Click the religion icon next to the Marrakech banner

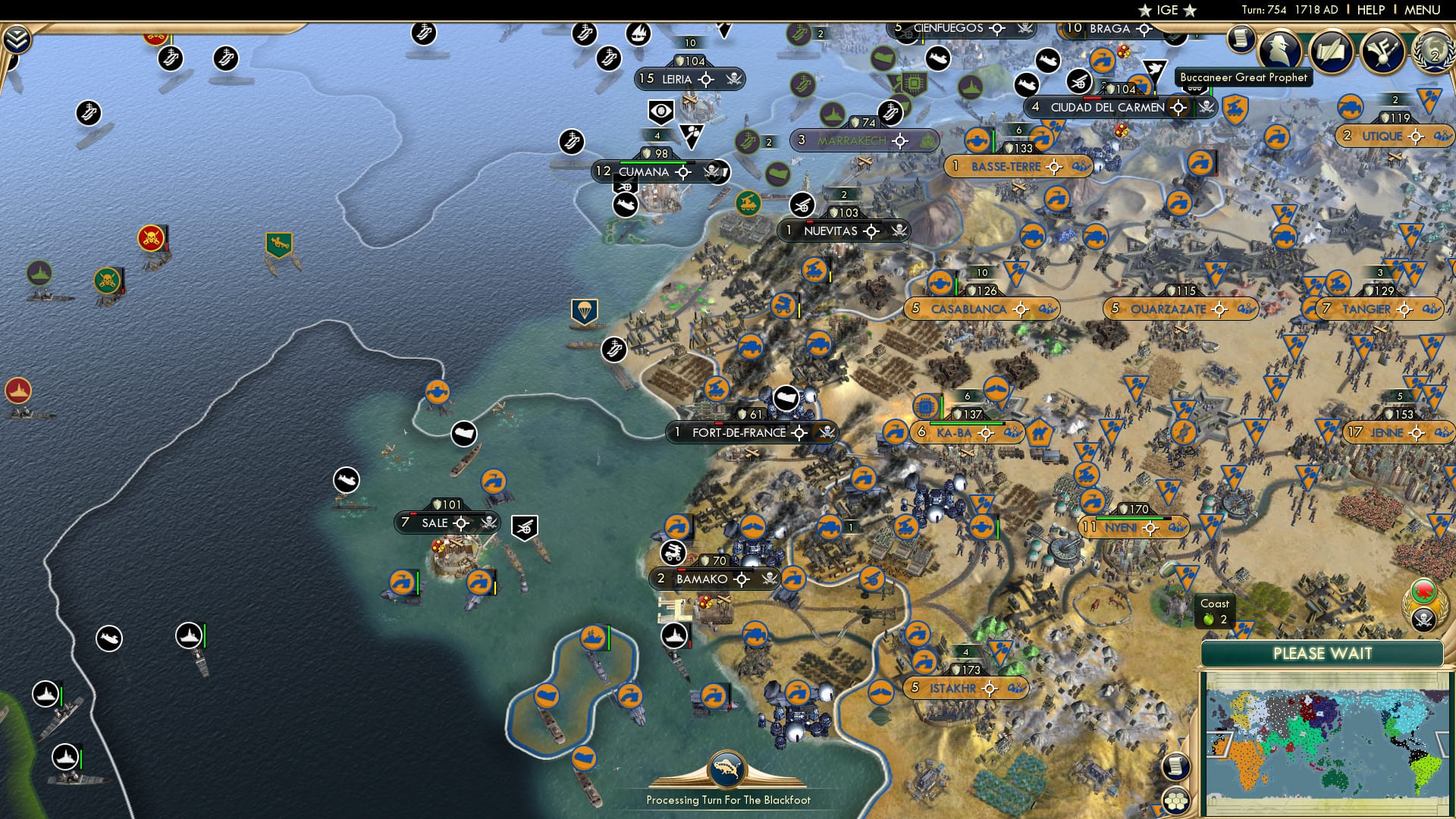pyautogui.click(x=927, y=141)
